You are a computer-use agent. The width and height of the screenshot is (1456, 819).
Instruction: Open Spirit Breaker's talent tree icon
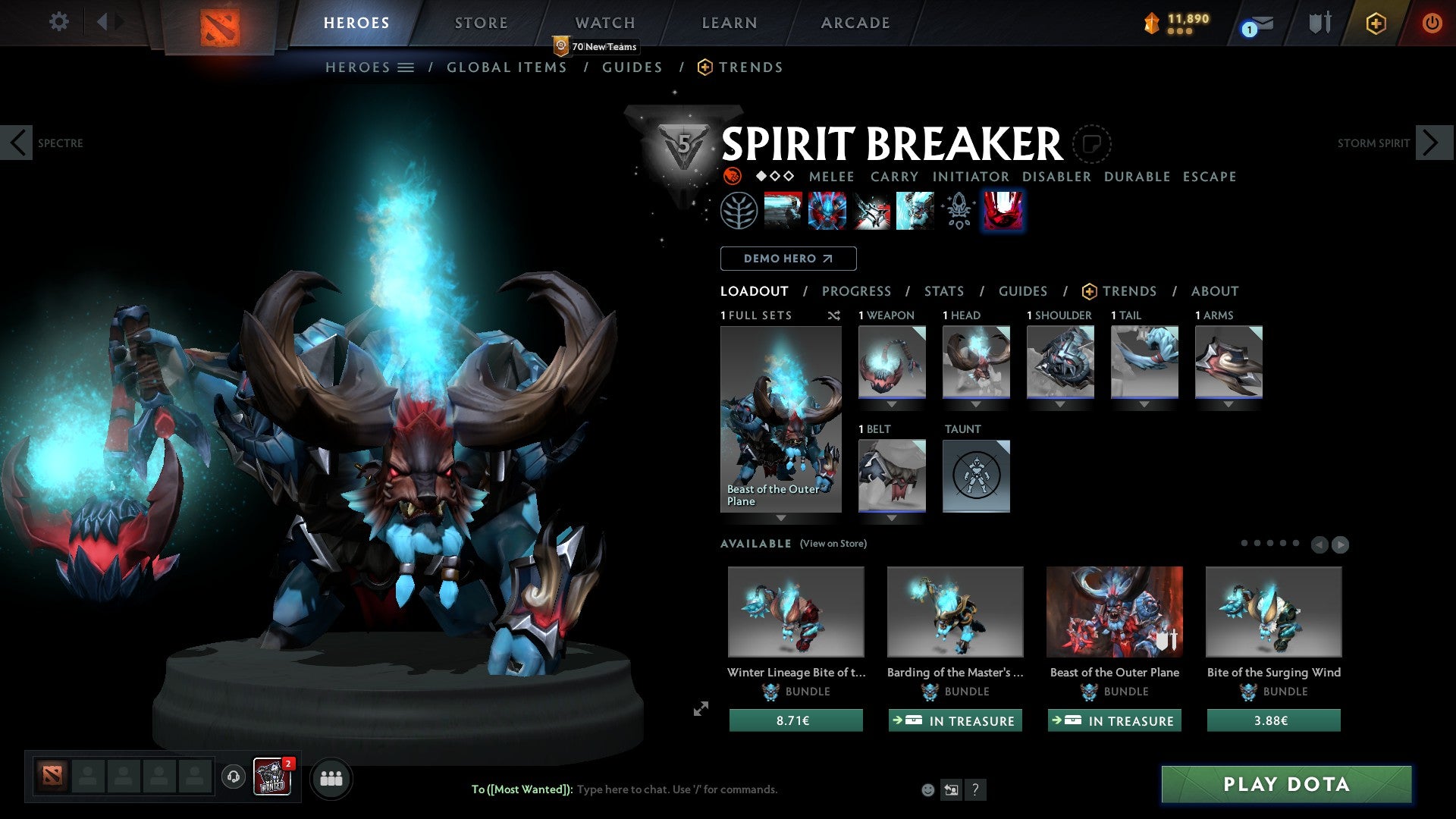pyautogui.click(x=741, y=210)
